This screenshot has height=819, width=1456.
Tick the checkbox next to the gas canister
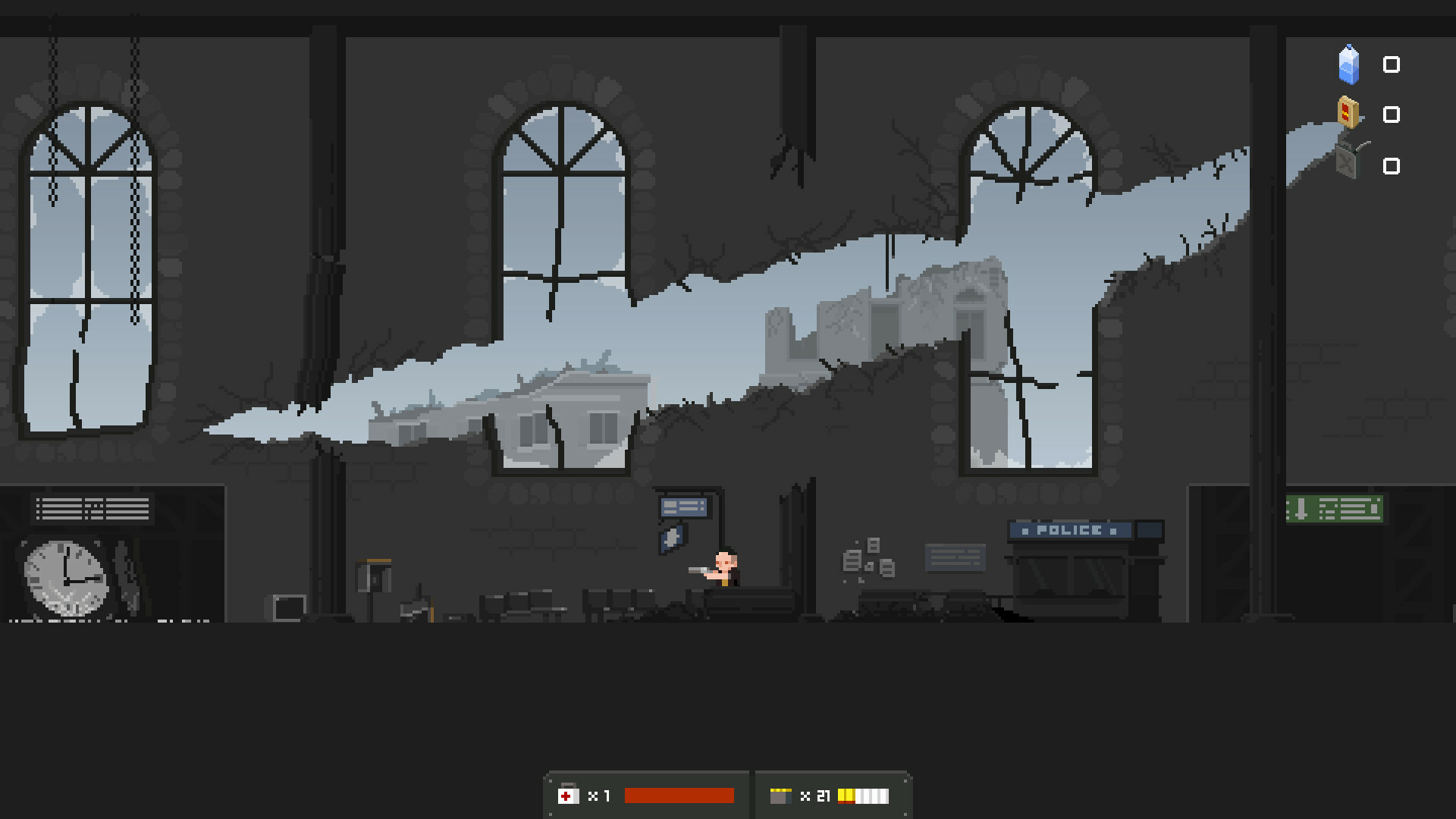pos(1392,165)
